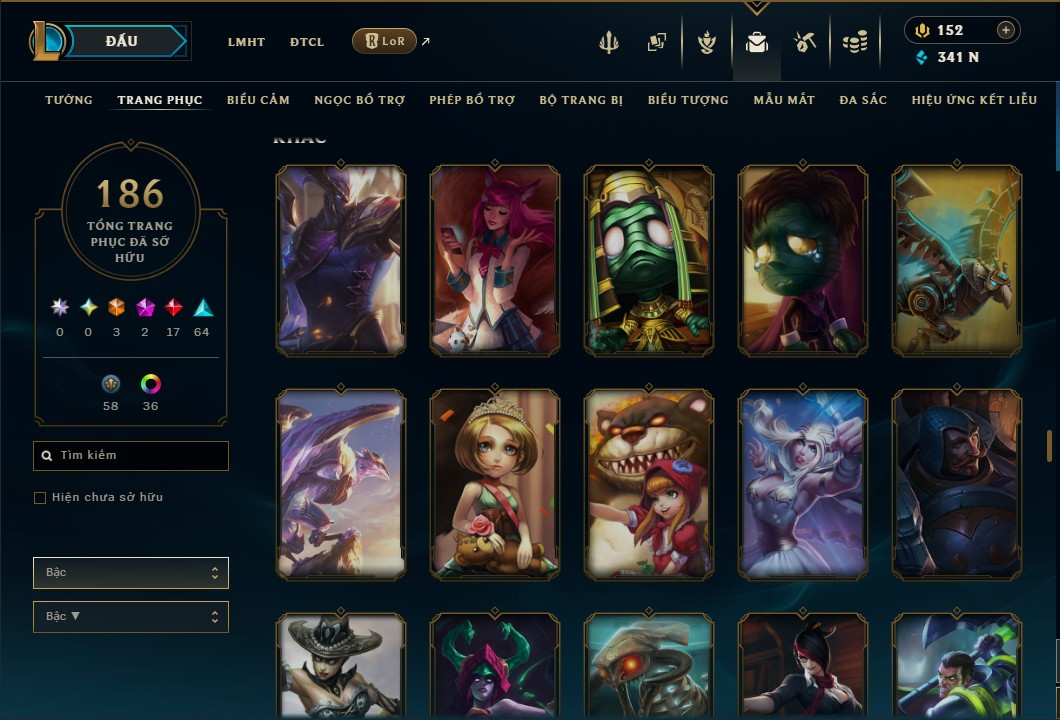The height and width of the screenshot is (720, 1060).
Task: Click the plus button beside 152 currency
Action: pyautogui.click(x=1006, y=30)
